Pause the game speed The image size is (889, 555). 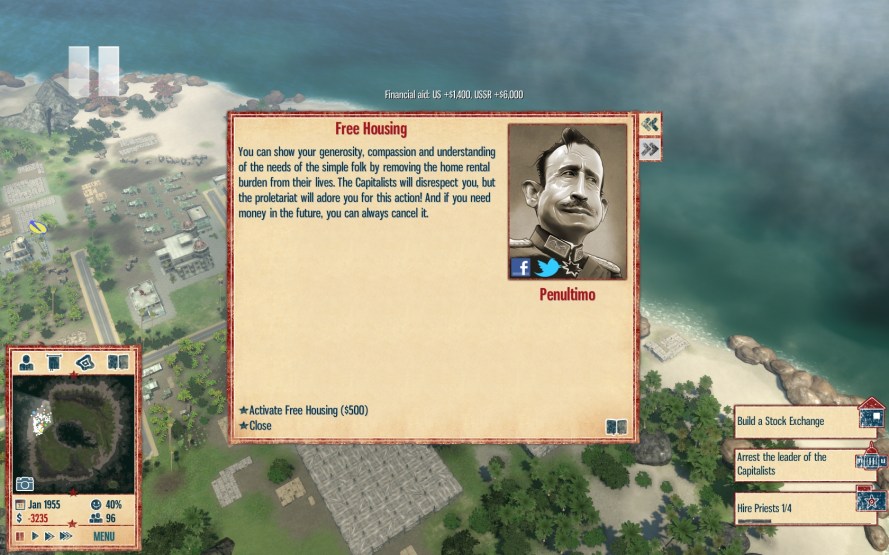[20, 537]
